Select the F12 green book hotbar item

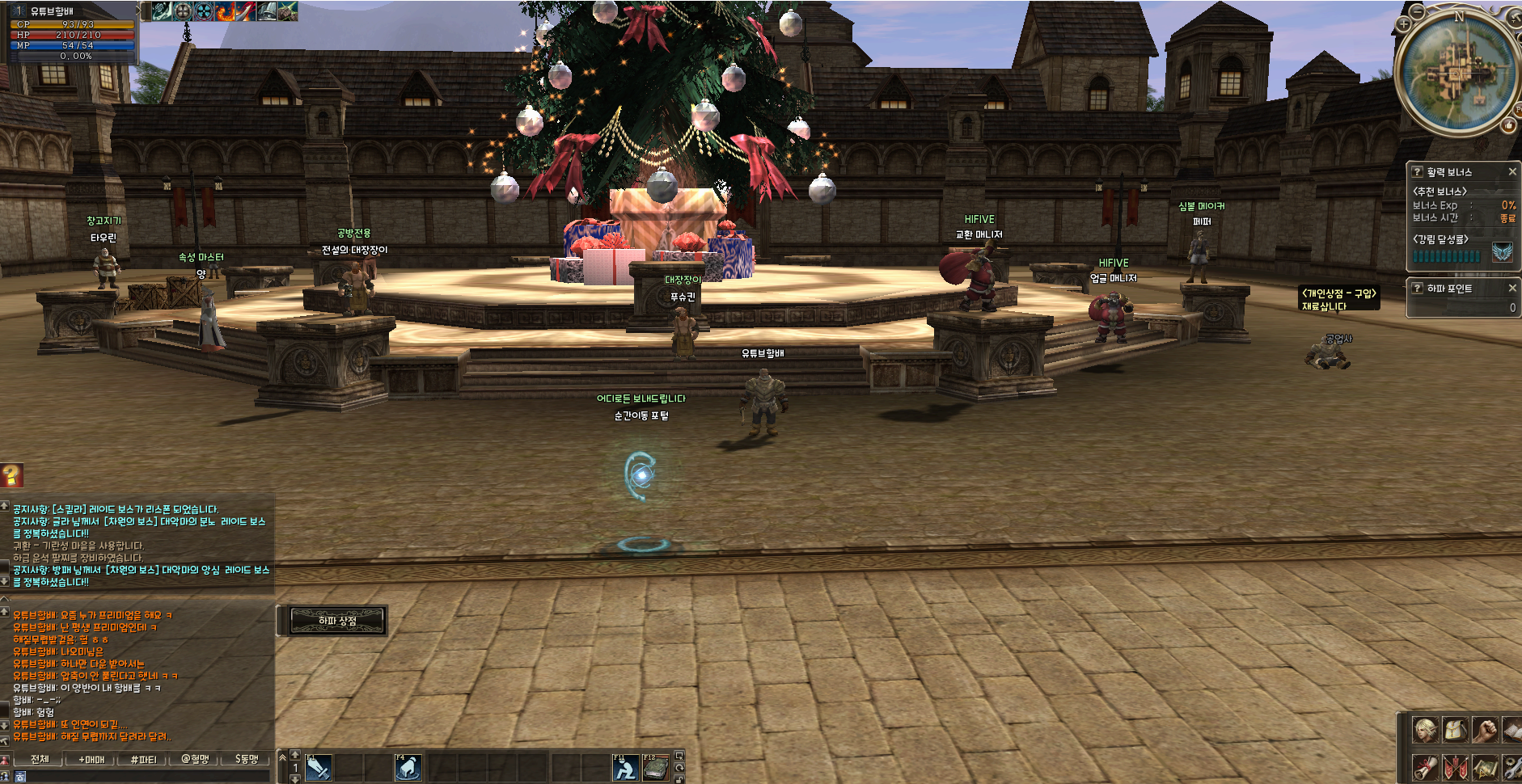[x=655, y=767]
